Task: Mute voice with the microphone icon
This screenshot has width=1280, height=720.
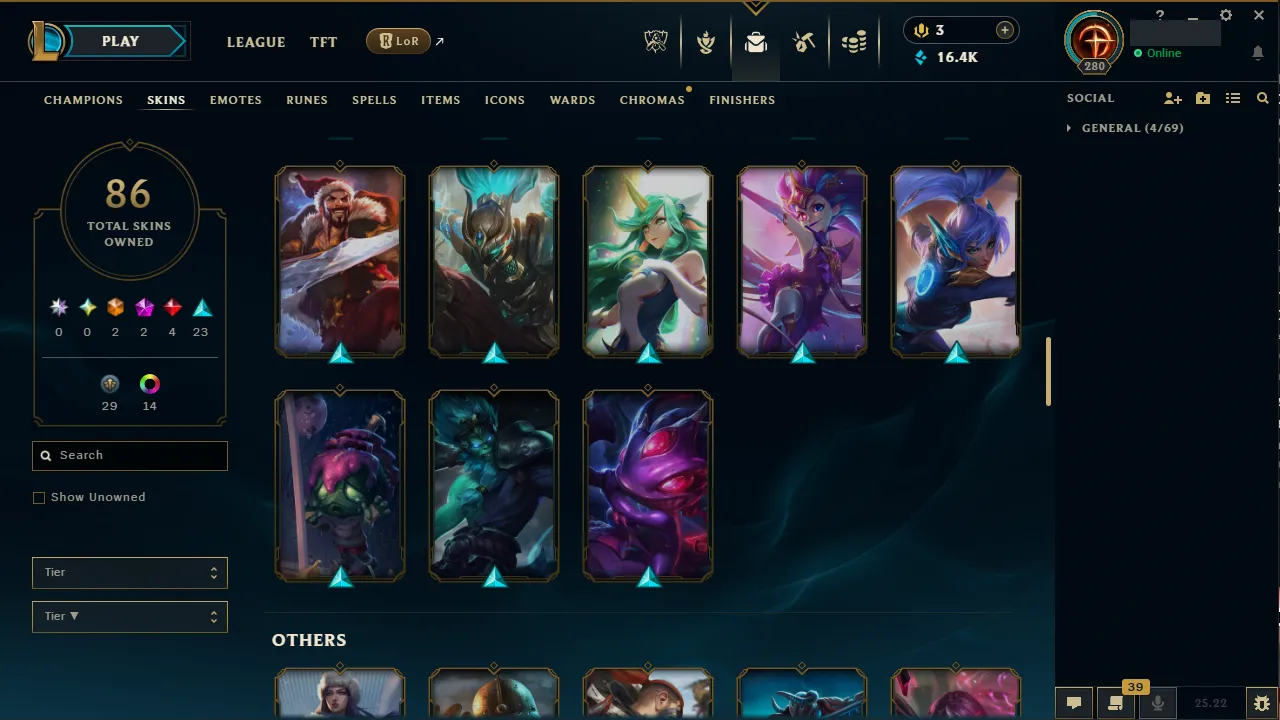Action: pyautogui.click(x=1157, y=703)
